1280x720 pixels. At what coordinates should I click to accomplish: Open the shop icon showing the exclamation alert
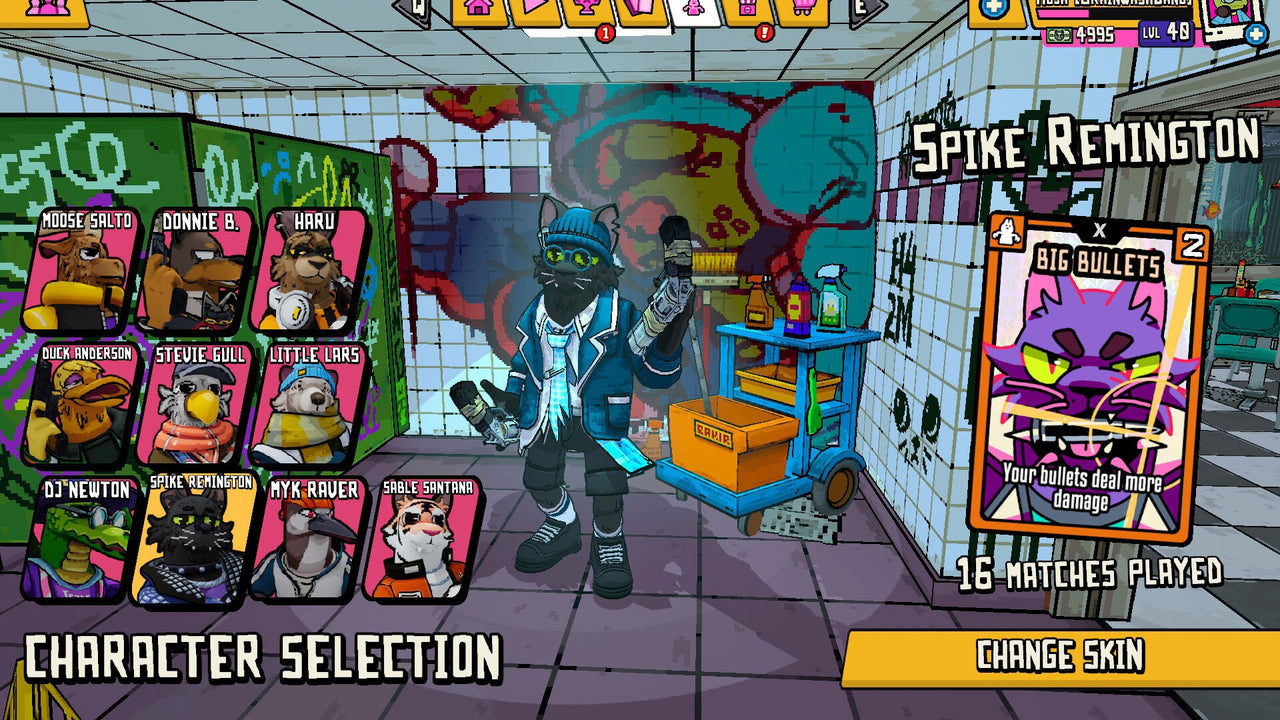click(x=748, y=12)
